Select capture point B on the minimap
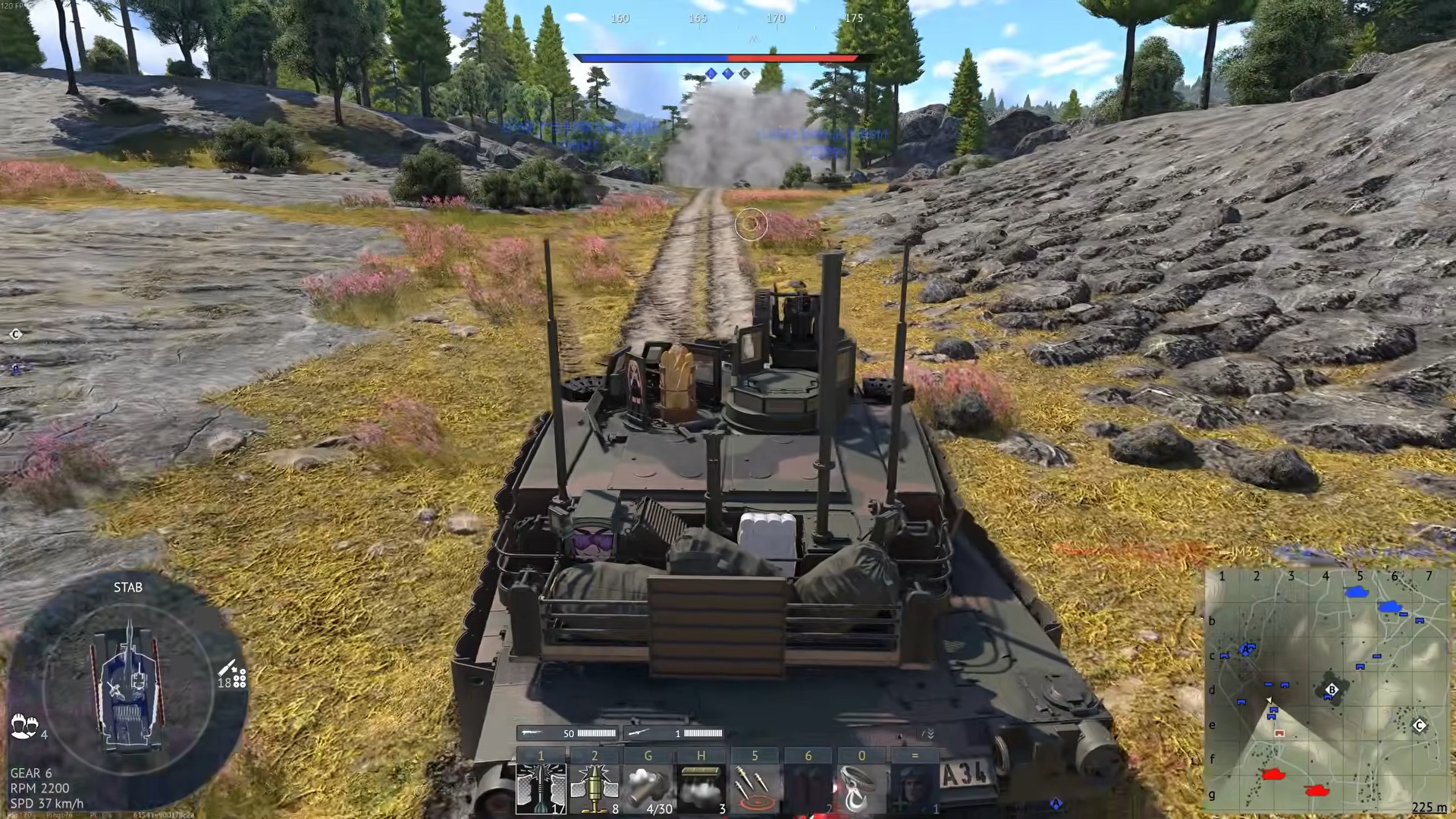 point(1332,690)
